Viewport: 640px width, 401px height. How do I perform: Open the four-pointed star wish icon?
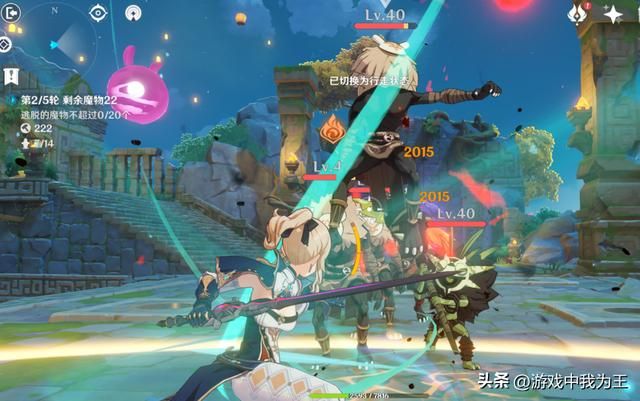point(612,14)
